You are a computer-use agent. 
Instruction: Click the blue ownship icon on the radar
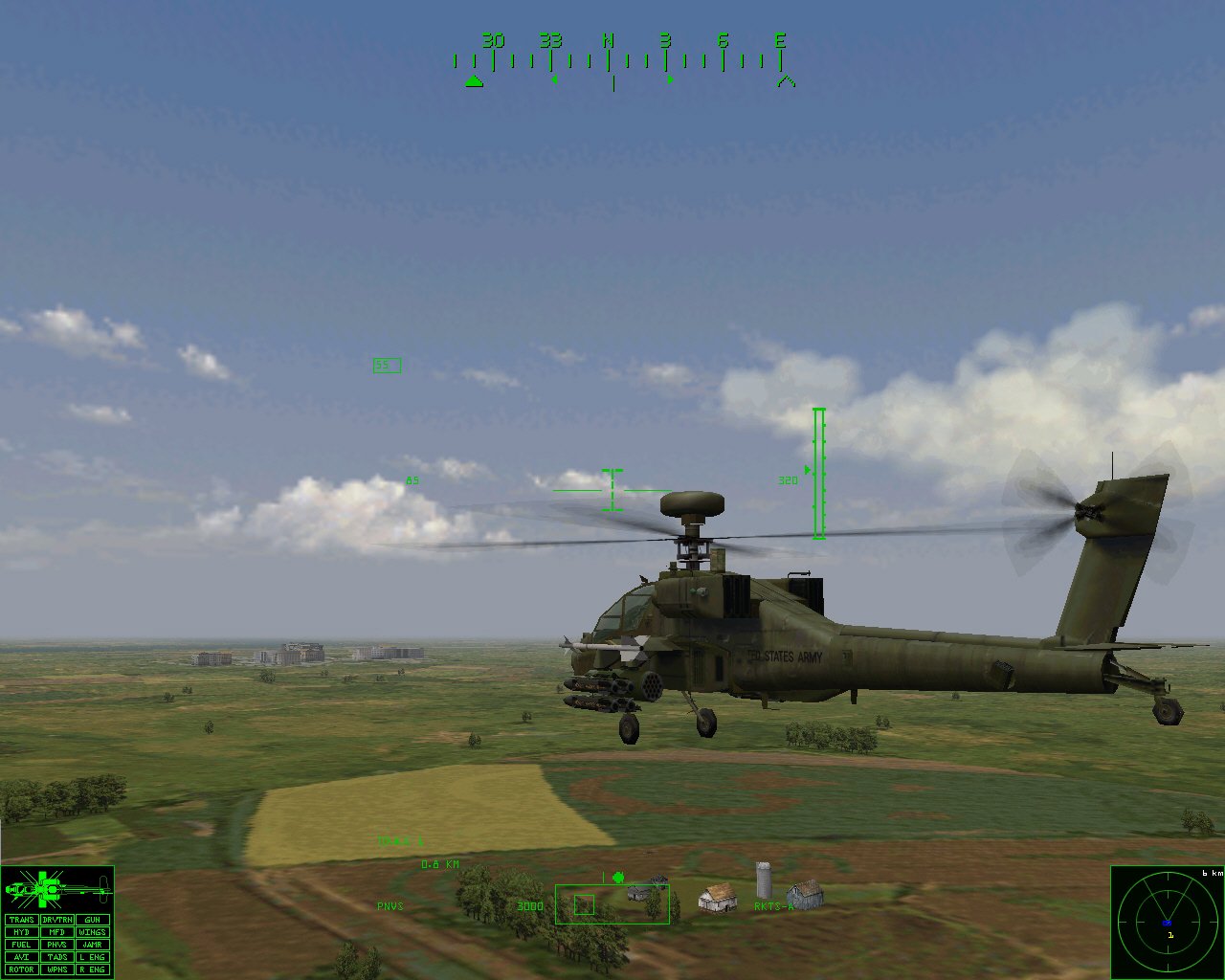click(x=1167, y=923)
